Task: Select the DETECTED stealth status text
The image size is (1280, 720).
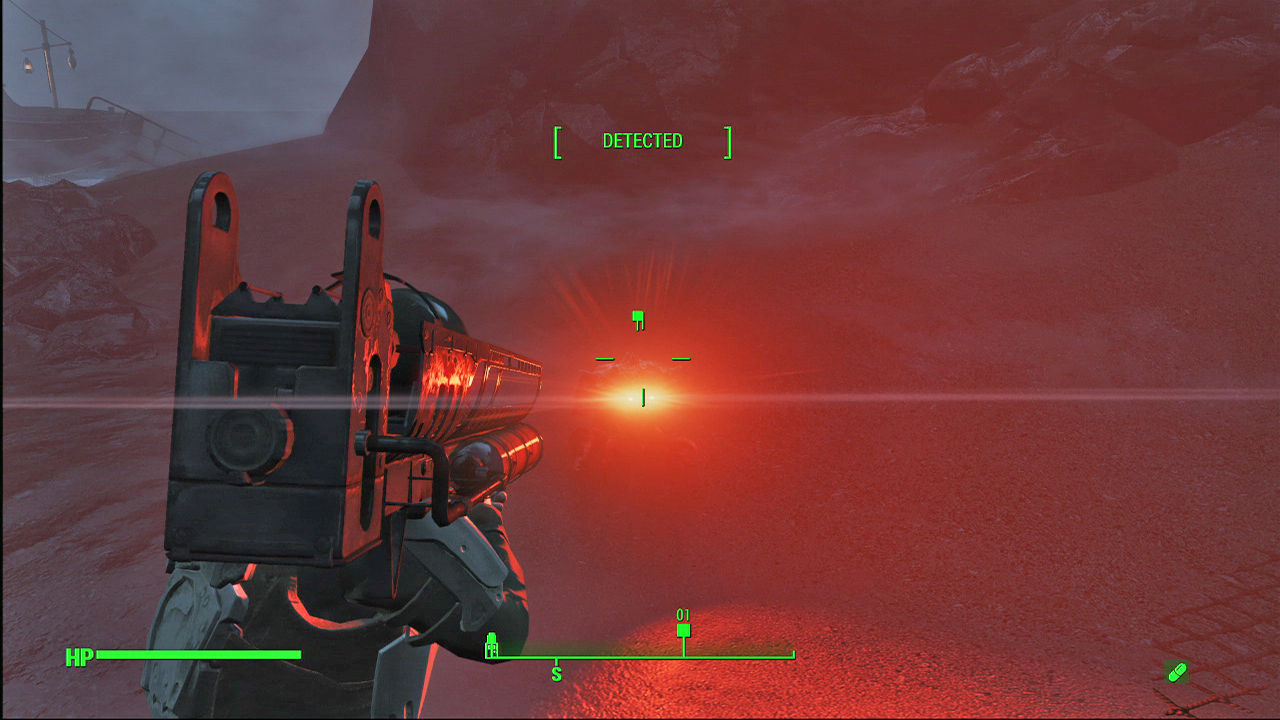Action: point(643,141)
